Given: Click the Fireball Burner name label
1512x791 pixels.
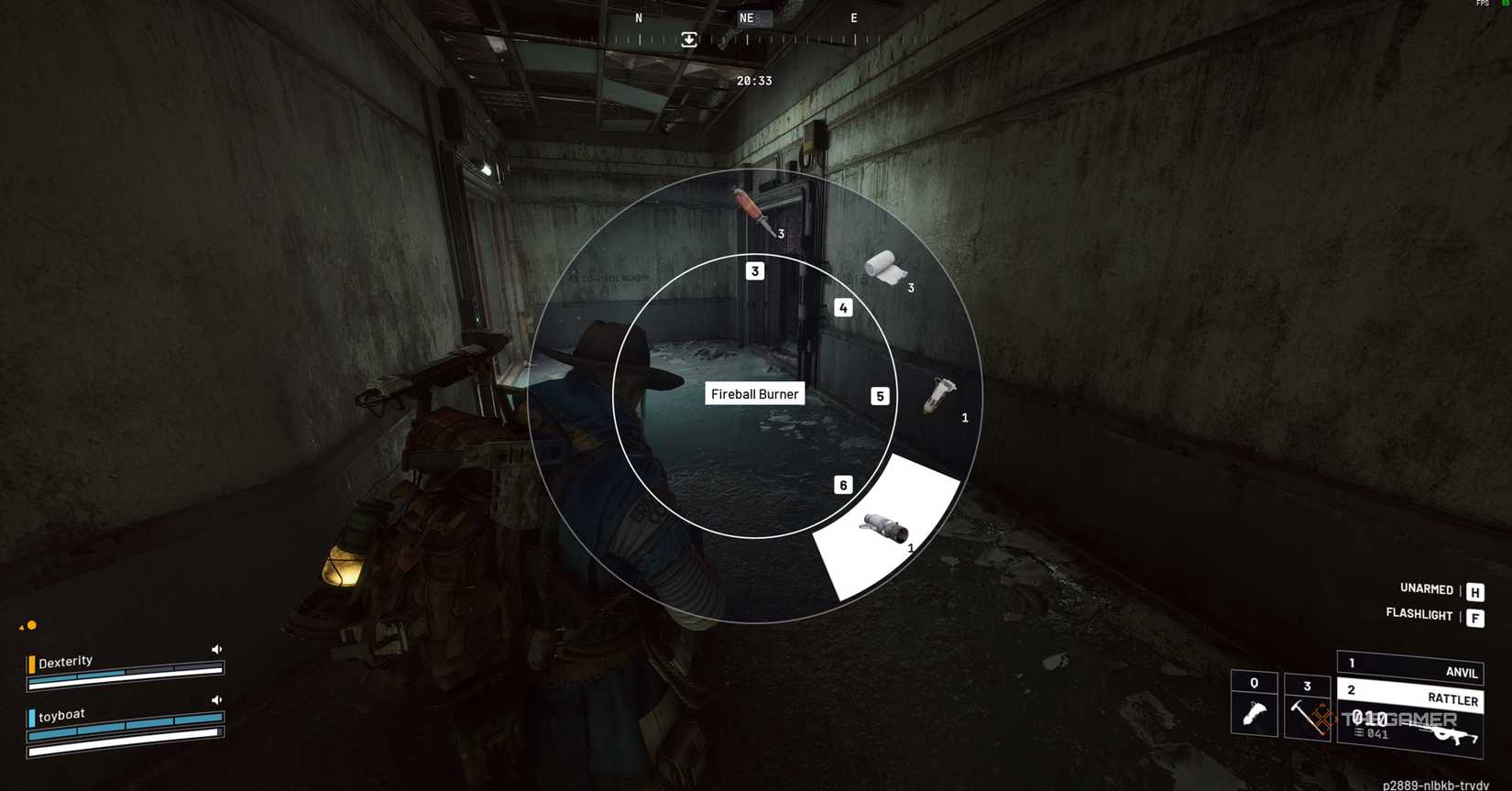Looking at the screenshot, I should click(754, 393).
